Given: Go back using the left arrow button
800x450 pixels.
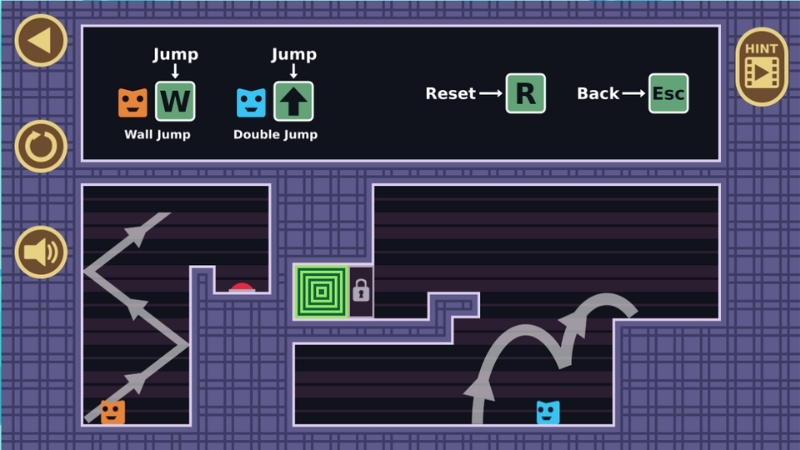Looking at the screenshot, I should [x=41, y=42].
